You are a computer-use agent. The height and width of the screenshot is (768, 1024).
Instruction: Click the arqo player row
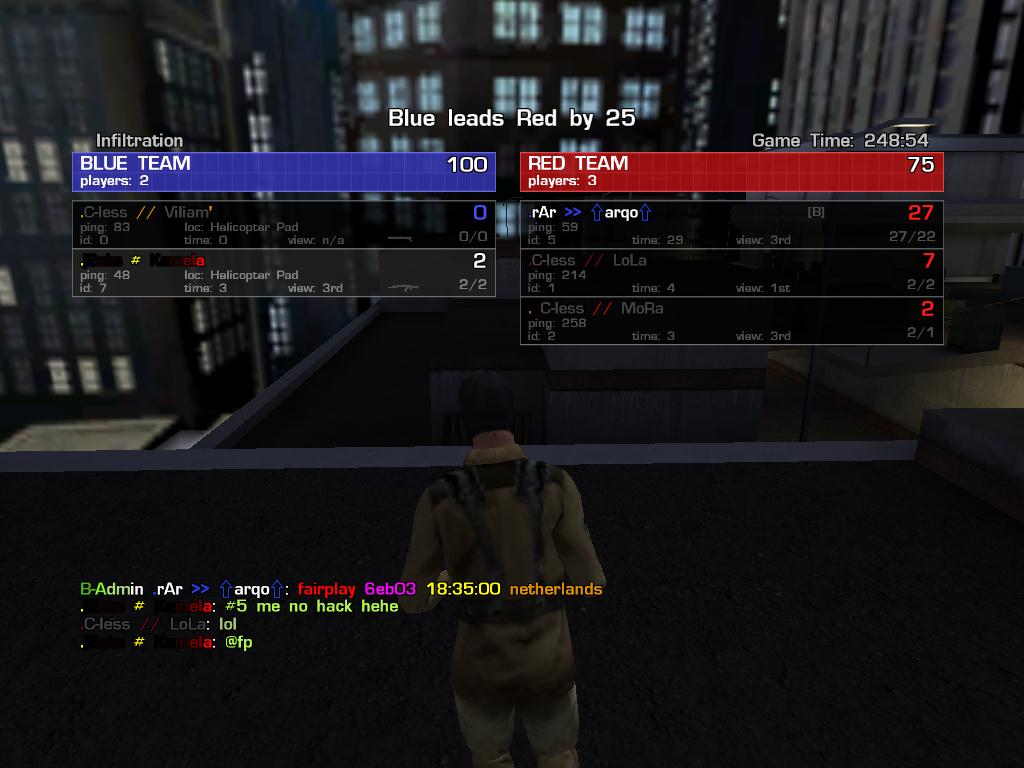tap(731, 225)
